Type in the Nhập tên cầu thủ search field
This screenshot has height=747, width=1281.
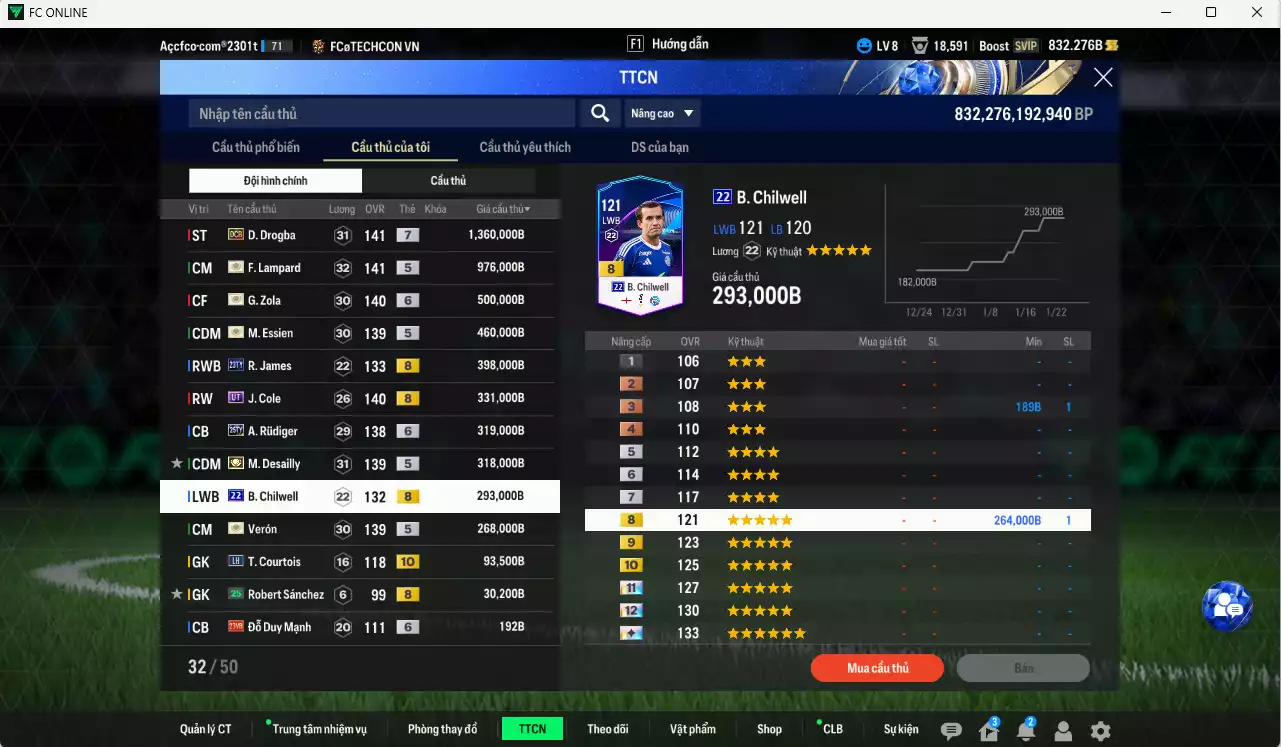point(380,113)
